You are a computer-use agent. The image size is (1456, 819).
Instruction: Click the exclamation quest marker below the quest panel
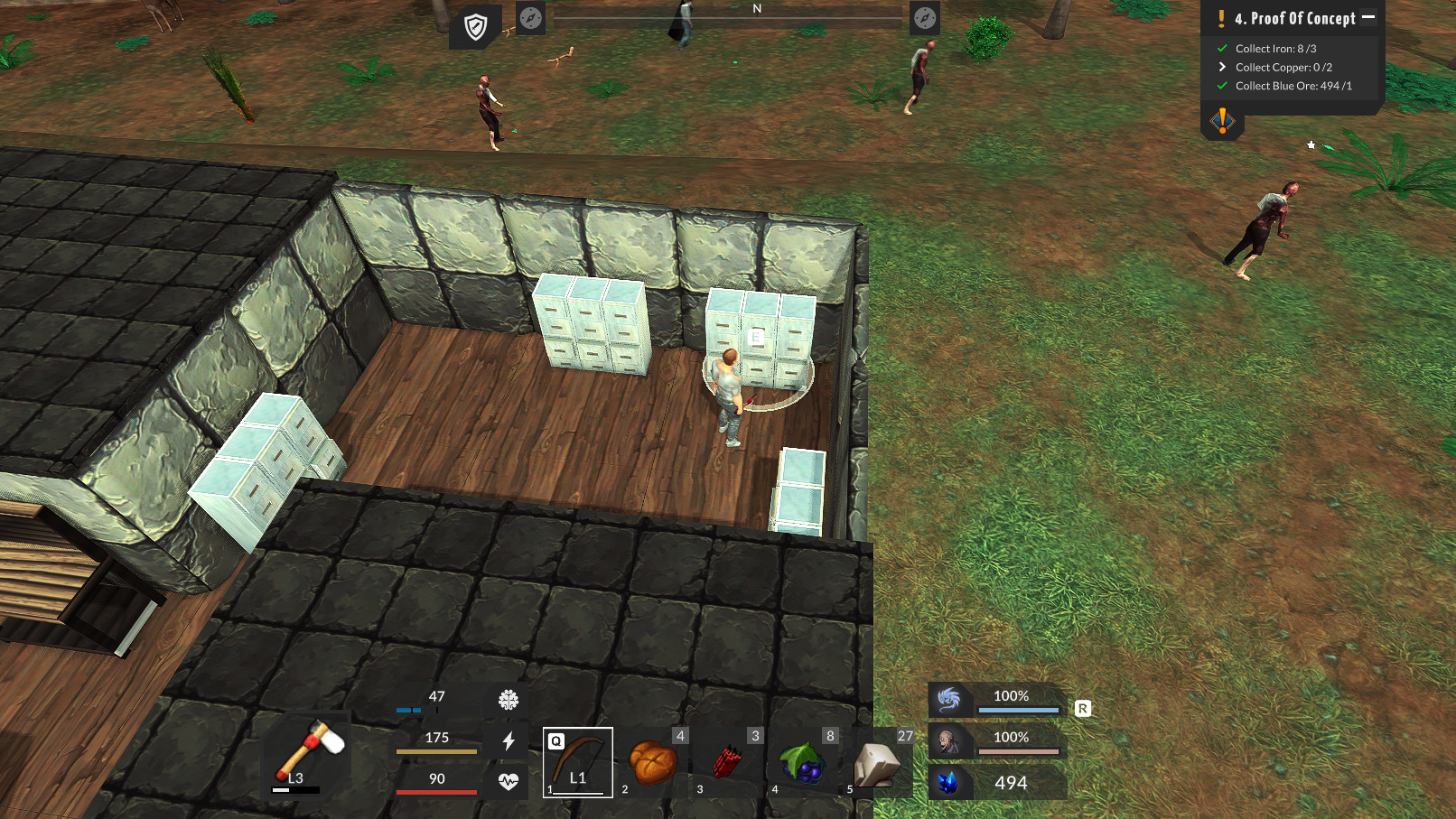pos(1223,121)
